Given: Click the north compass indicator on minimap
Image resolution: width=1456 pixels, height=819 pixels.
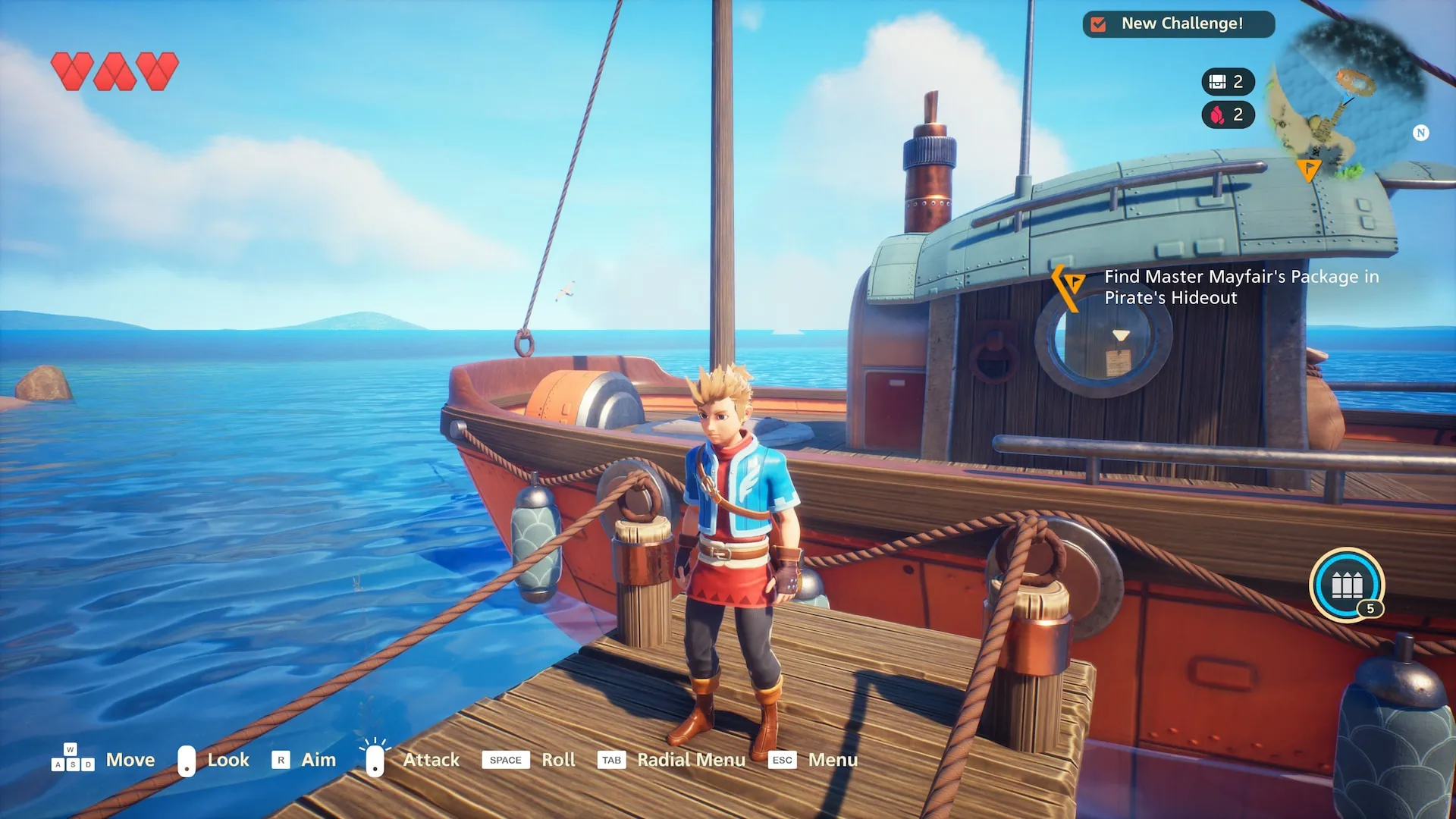Looking at the screenshot, I should pos(1420,133).
